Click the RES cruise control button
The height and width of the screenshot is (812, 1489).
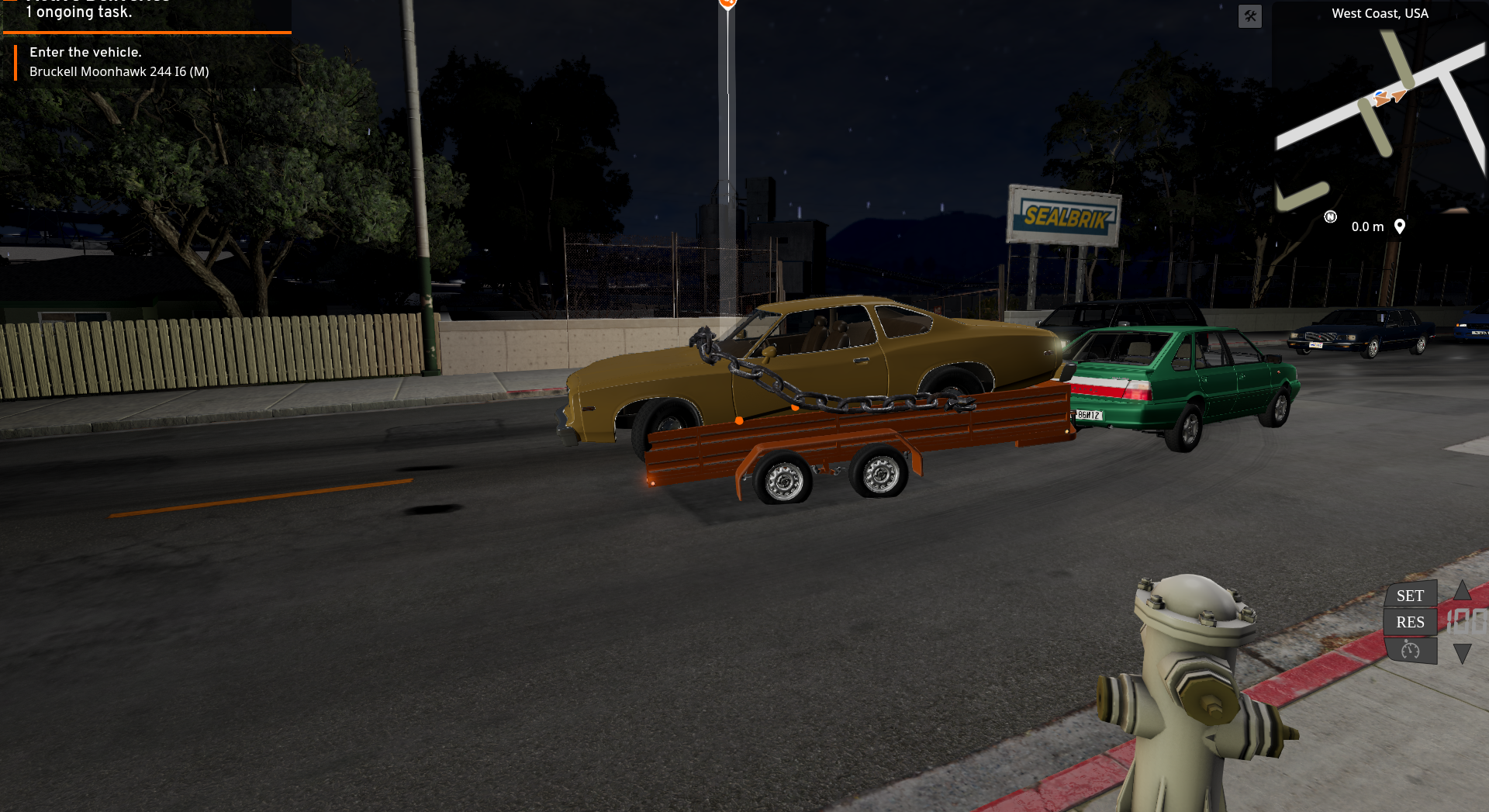click(x=1410, y=622)
